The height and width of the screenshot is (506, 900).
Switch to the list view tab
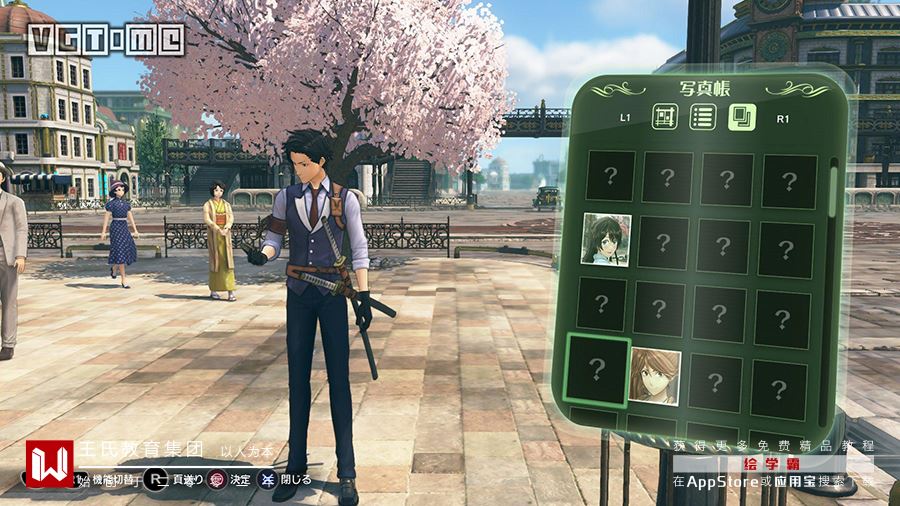(x=703, y=117)
